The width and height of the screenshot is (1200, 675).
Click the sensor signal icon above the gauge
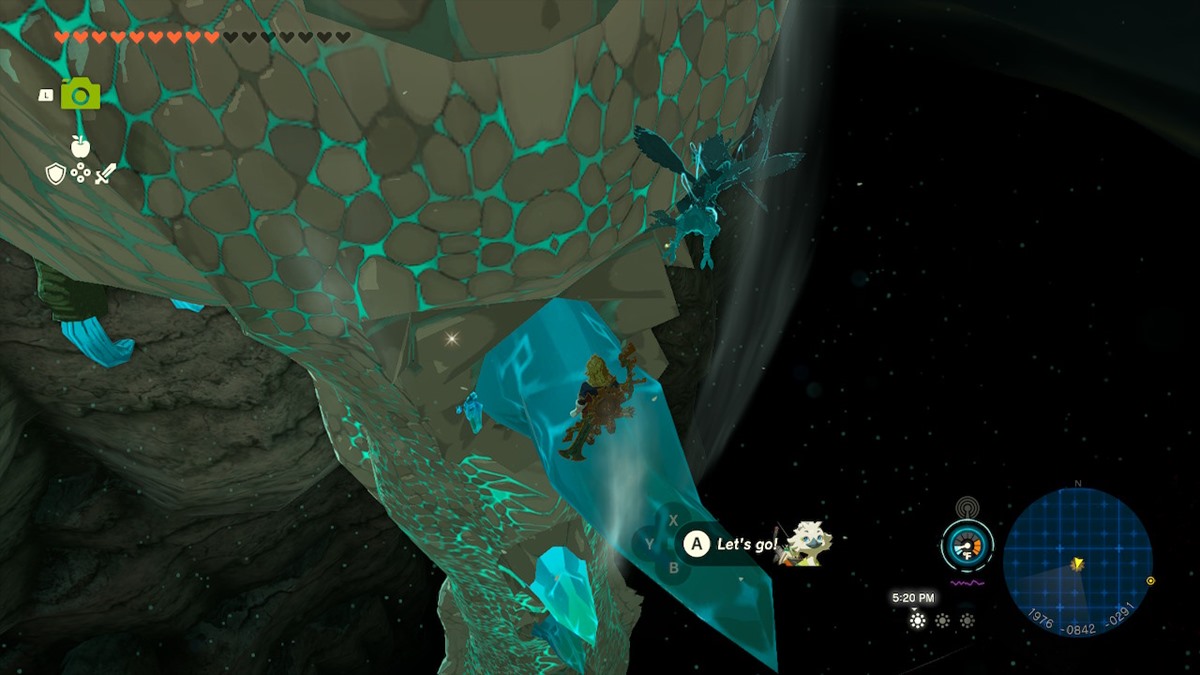click(x=966, y=507)
